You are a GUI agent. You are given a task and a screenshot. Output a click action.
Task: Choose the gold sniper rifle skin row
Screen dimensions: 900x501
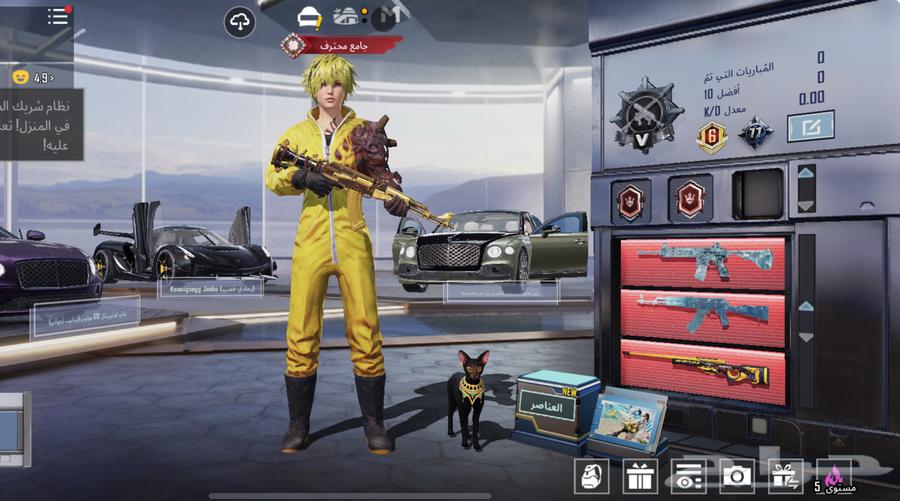[x=703, y=372]
